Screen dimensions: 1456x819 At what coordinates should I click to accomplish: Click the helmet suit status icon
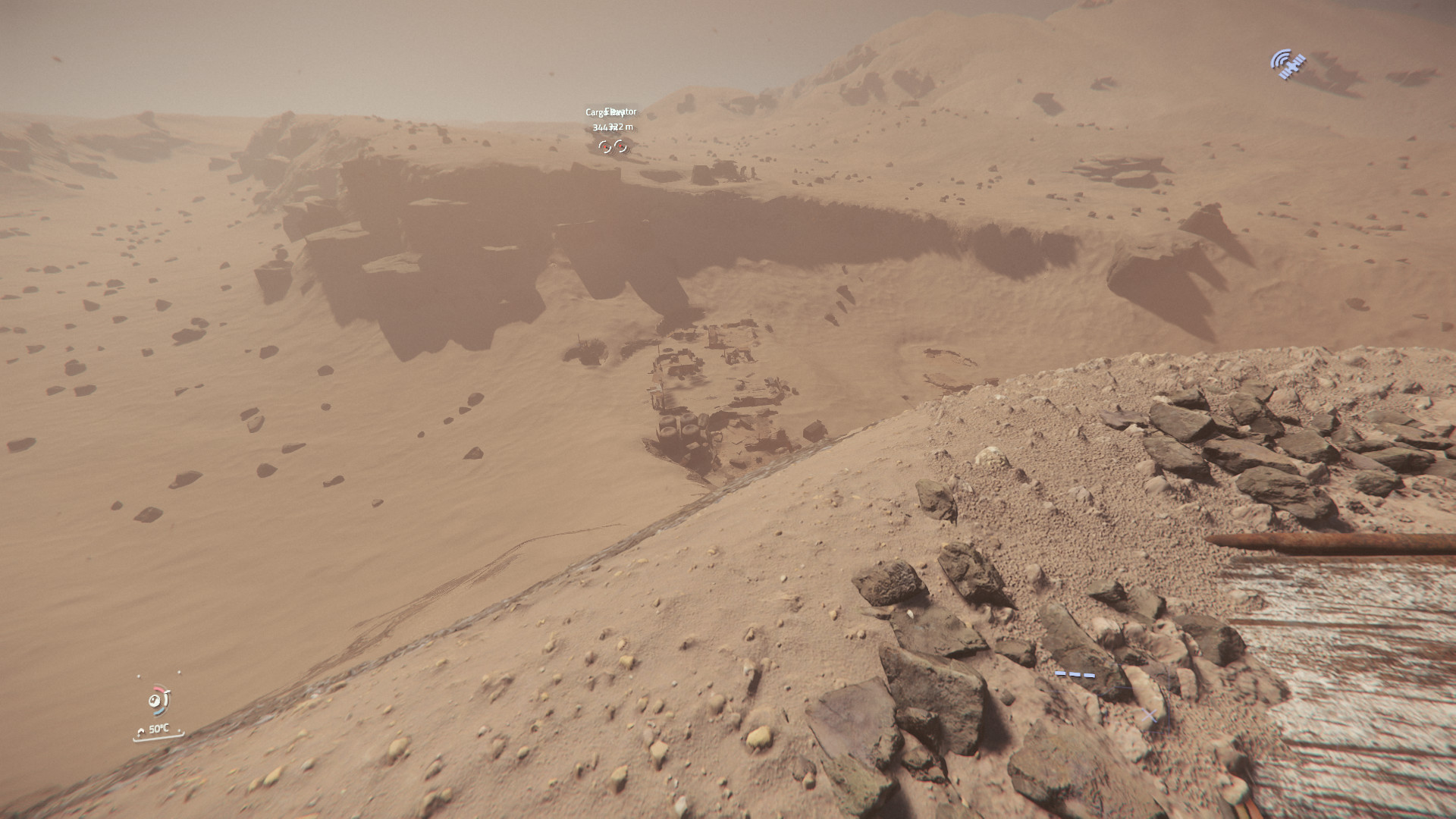click(x=159, y=701)
